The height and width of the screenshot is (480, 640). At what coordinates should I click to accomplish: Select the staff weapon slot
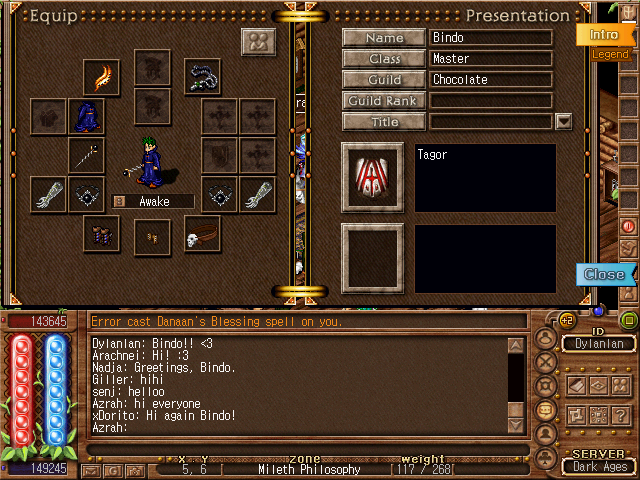pos(86,156)
